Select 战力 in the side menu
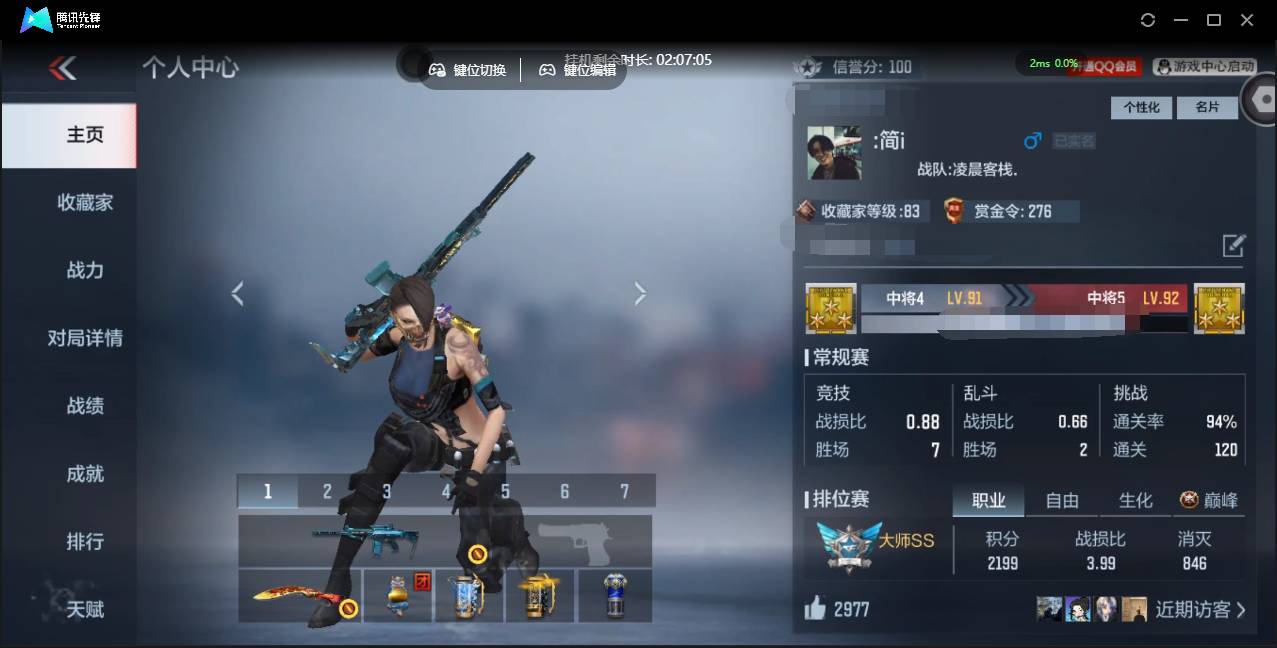The image size is (1277, 648). [x=85, y=270]
